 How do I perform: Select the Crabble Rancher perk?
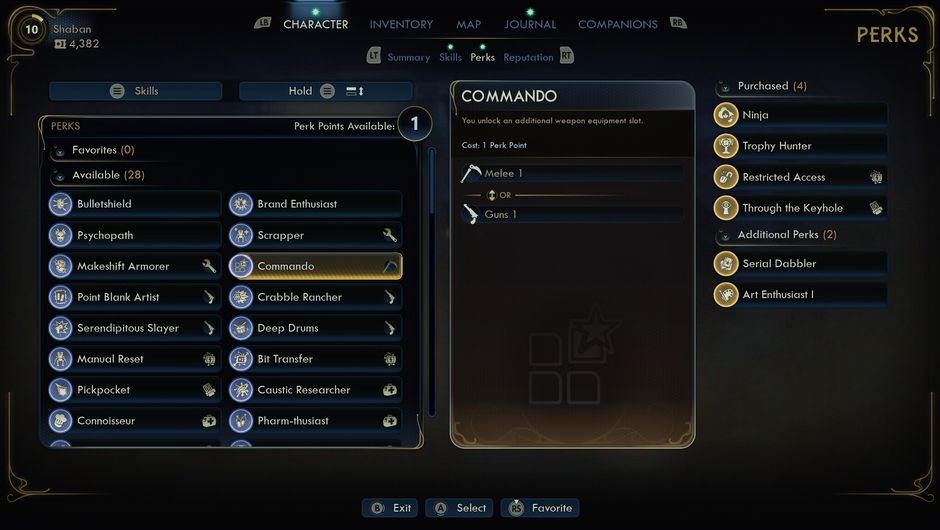pyautogui.click(x=315, y=297)
